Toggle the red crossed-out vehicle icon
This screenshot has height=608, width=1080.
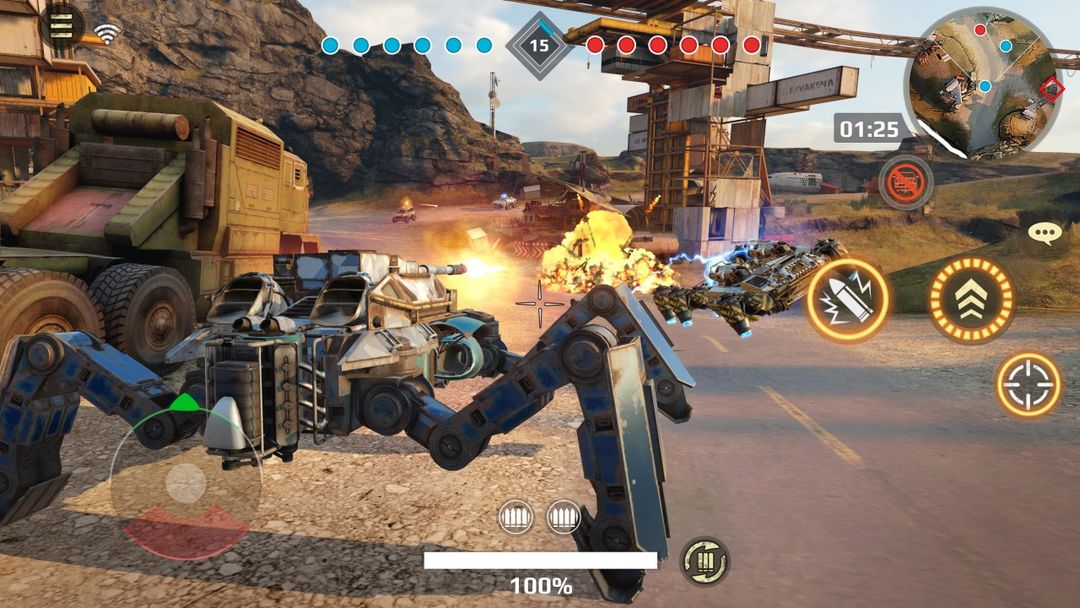tap(906, 182)
